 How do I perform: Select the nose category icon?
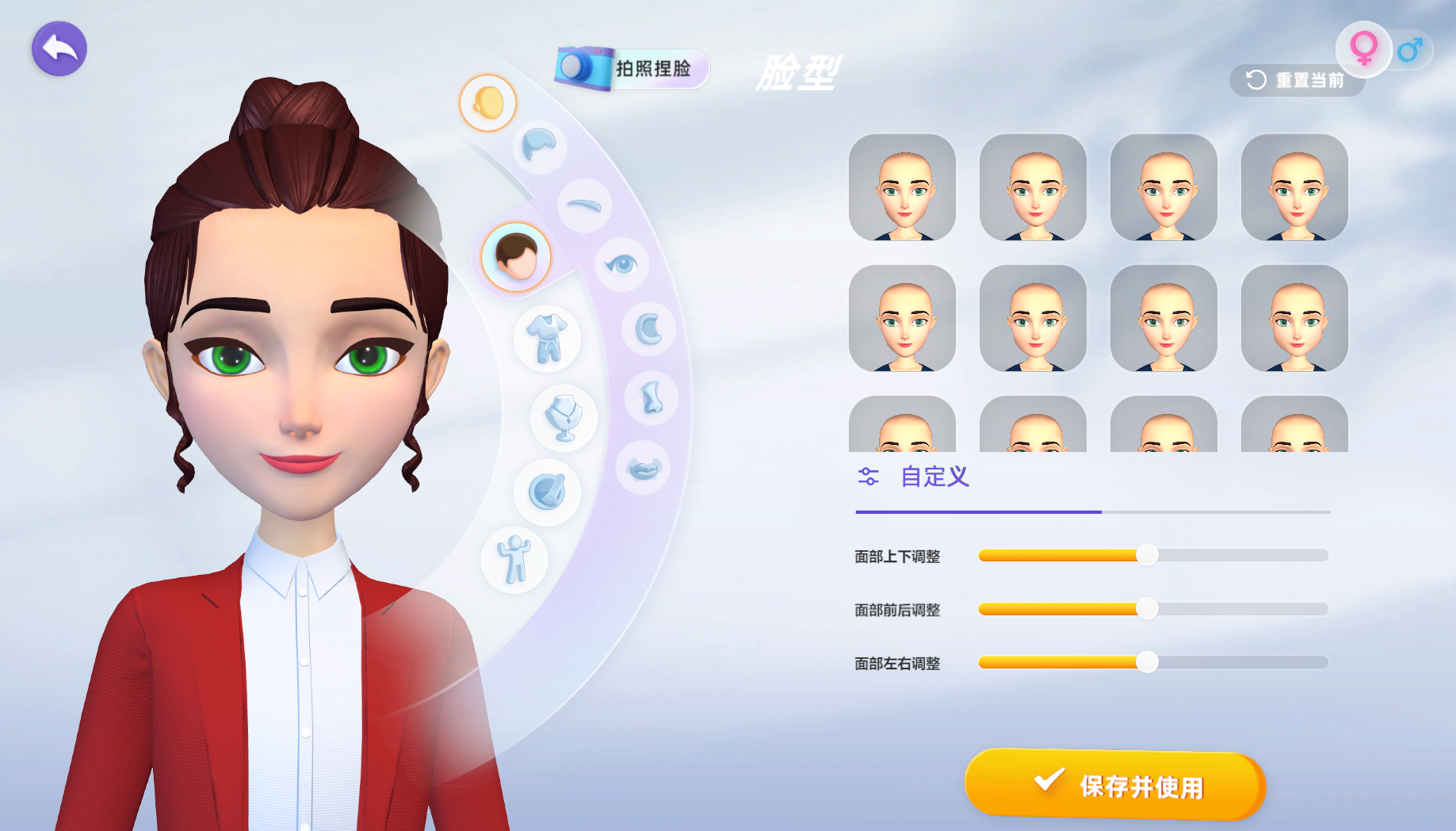pos(652,397)
